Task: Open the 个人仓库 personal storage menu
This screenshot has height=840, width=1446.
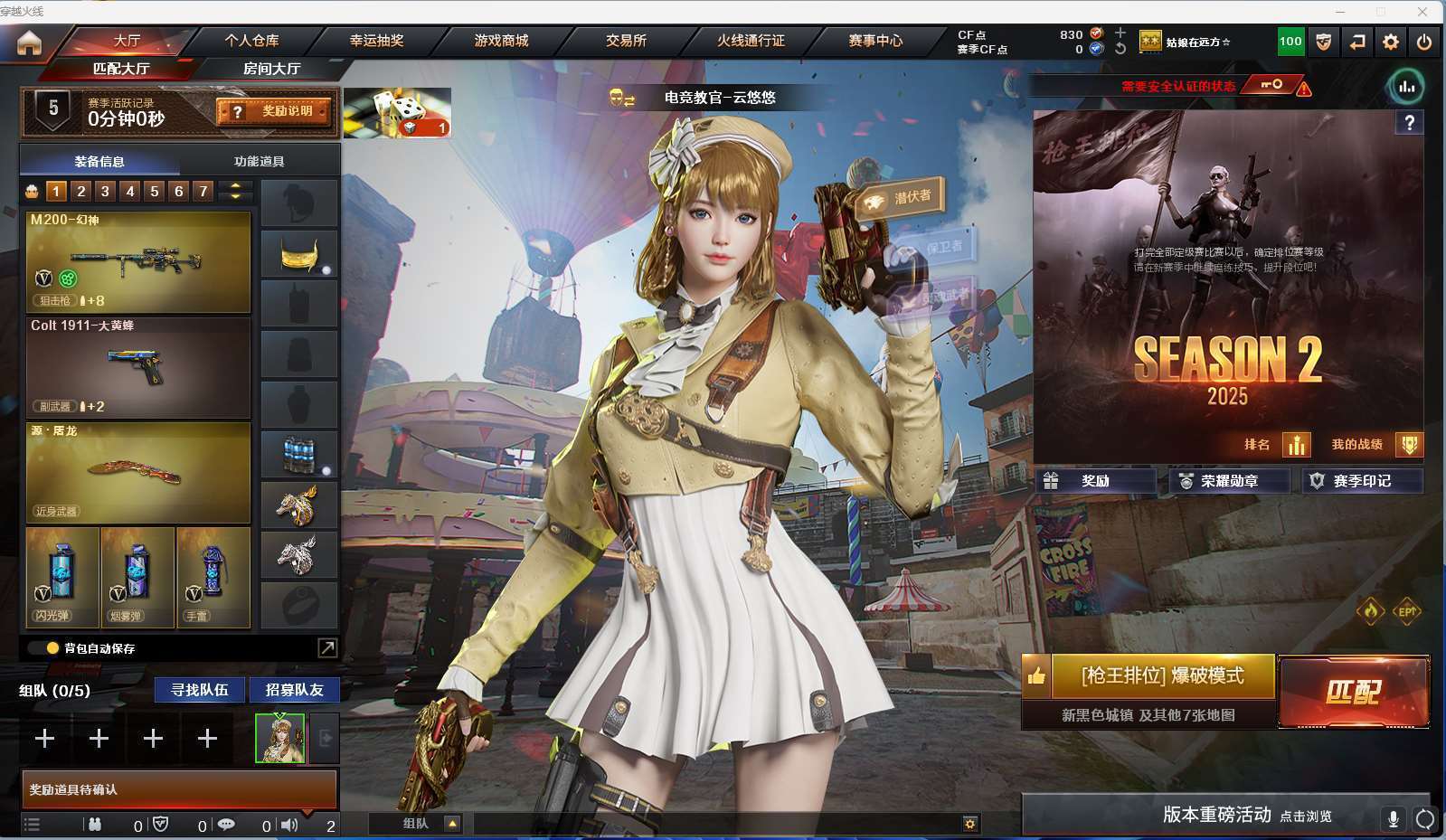Action: tap(251, 41)
